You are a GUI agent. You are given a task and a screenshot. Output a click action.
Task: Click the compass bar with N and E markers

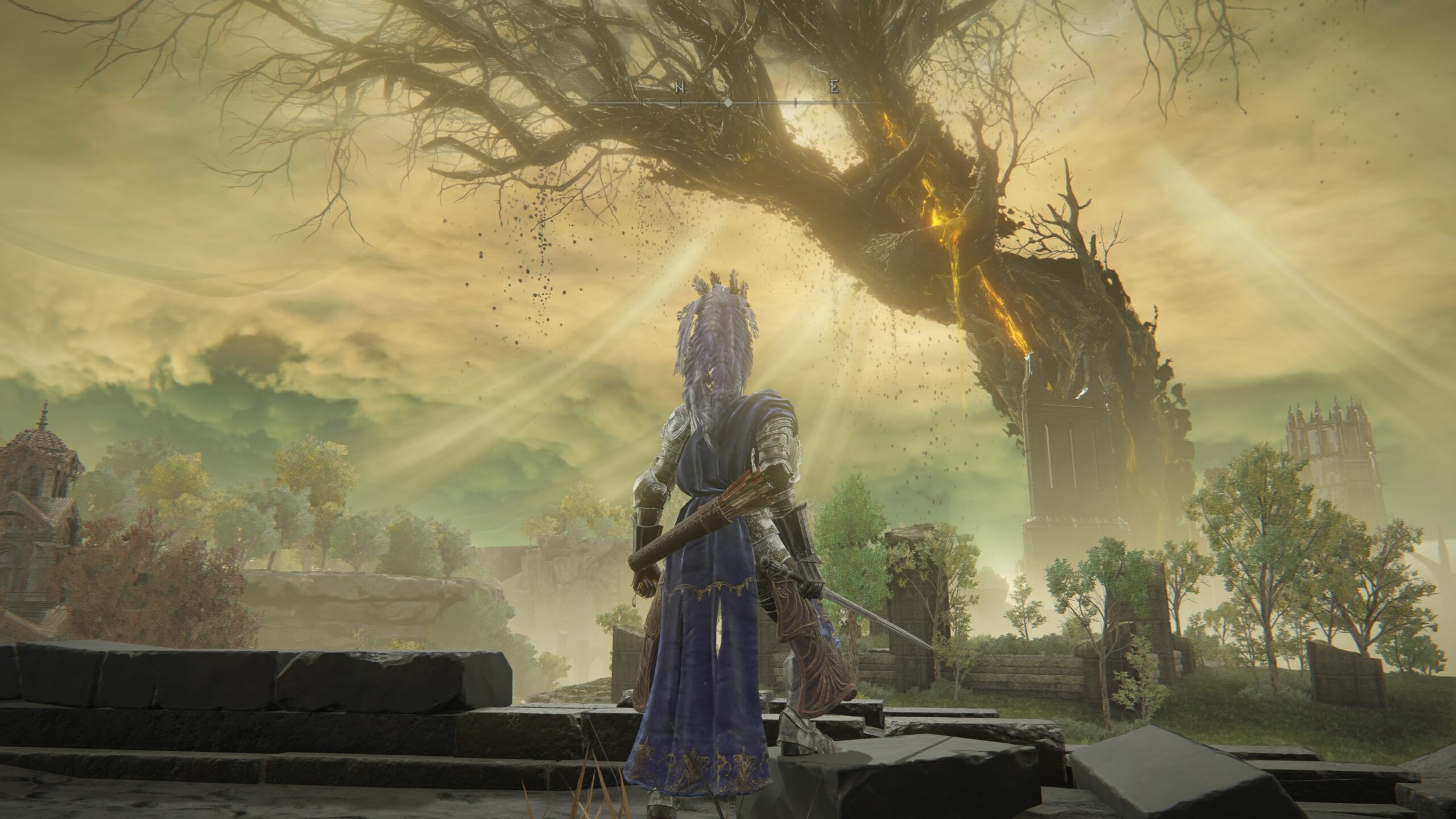pyautogui.click(x=728, y=102)
